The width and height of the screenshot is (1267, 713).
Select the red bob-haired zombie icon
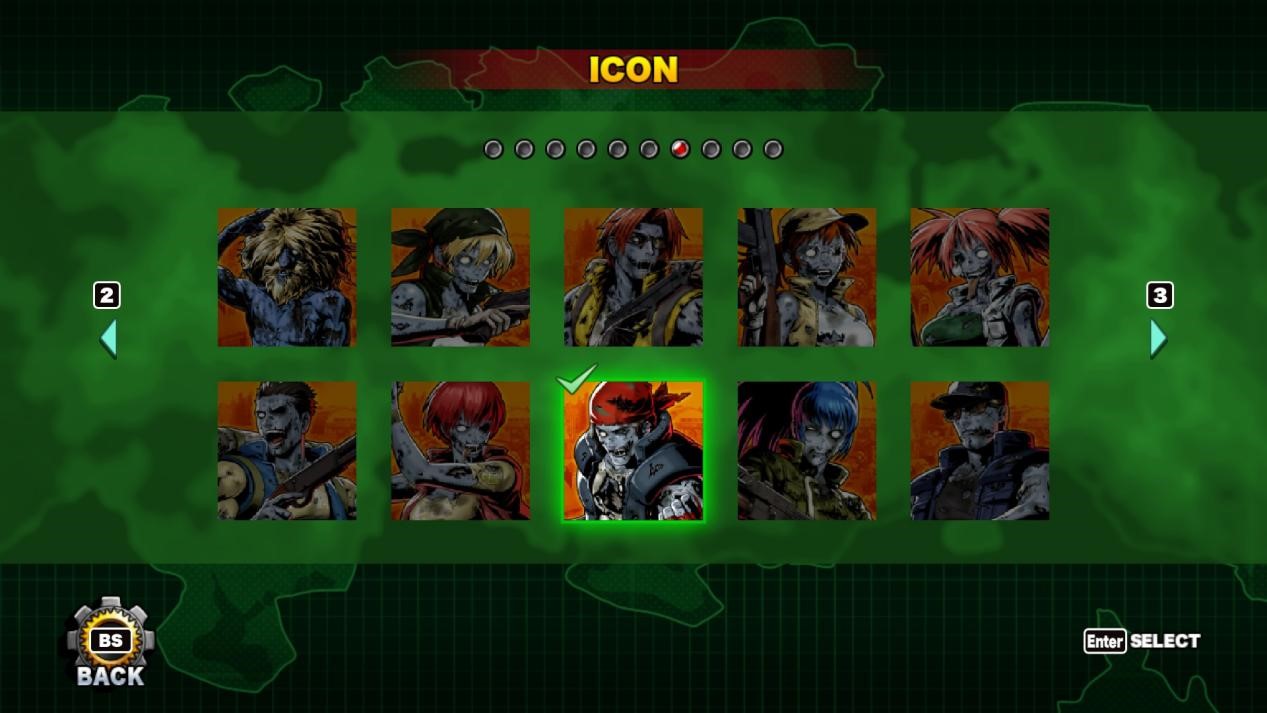pos(460,450)
